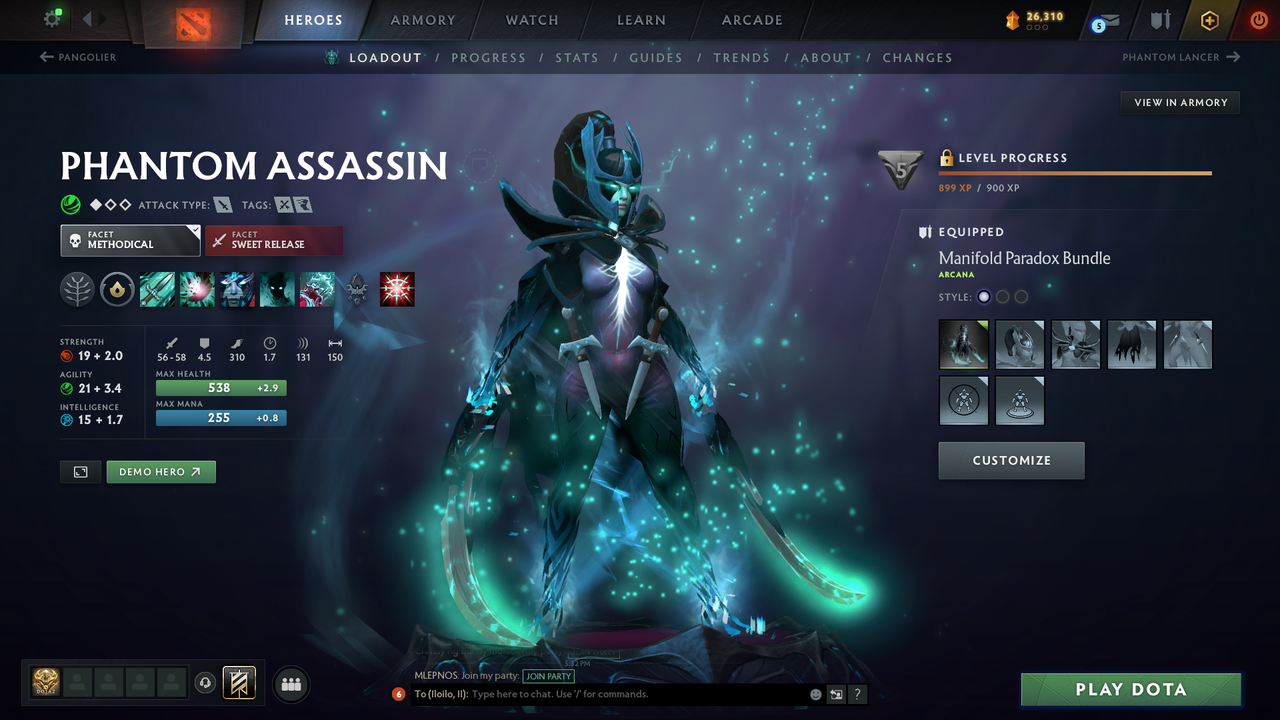Select the second style orb for the Arcana

(x=1002, y=296)
